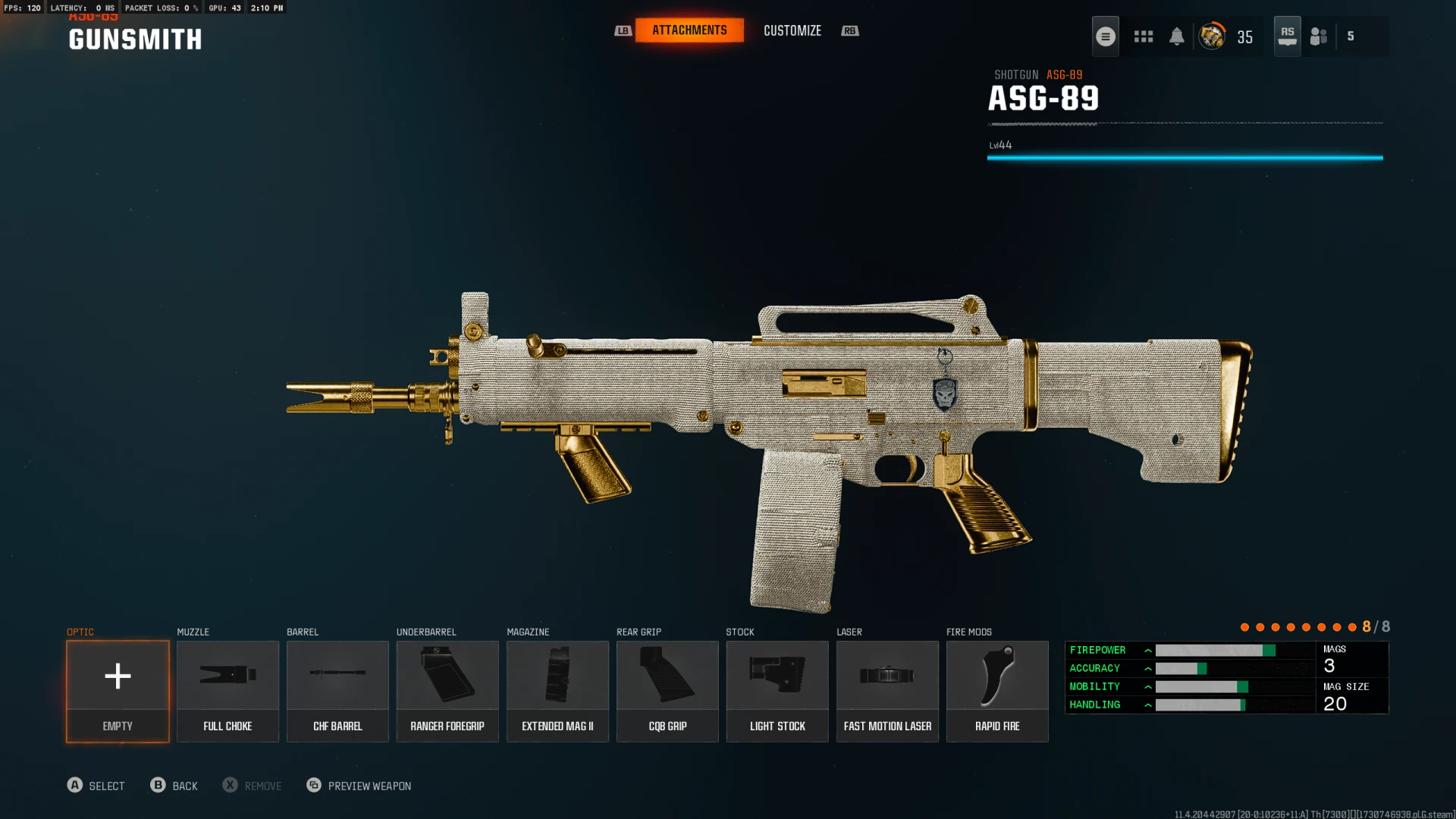Open the social friends icon
Image resolution: width=1456 pixels, height=819 pixels.
pyautogui.click(x=1319, y=36)
